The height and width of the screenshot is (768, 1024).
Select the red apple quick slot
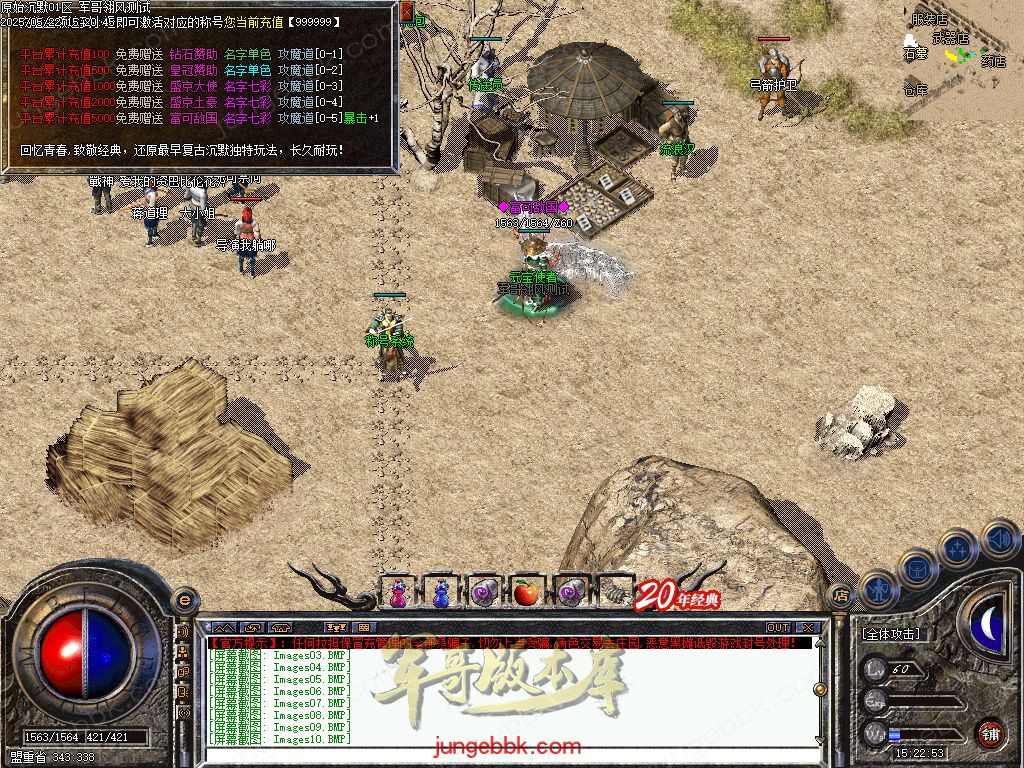click(526, 593)
